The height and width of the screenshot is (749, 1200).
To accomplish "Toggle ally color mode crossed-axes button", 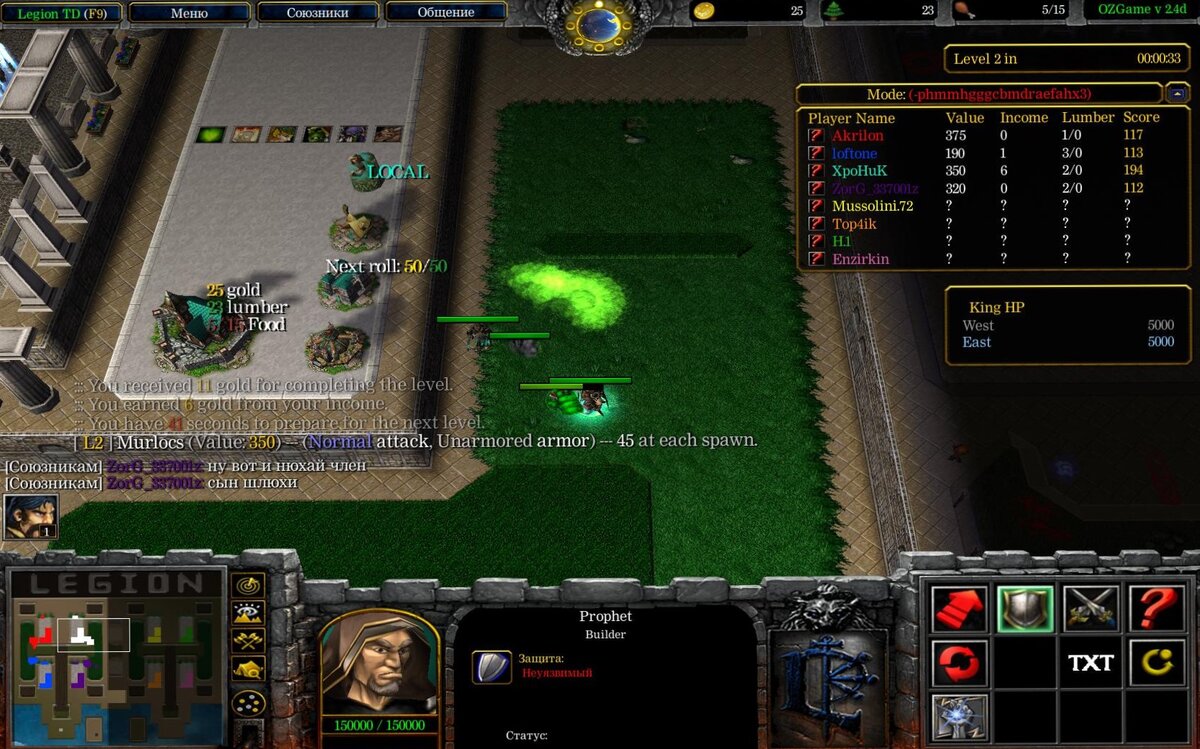I will pyautogui.click(x=248, y=641).
